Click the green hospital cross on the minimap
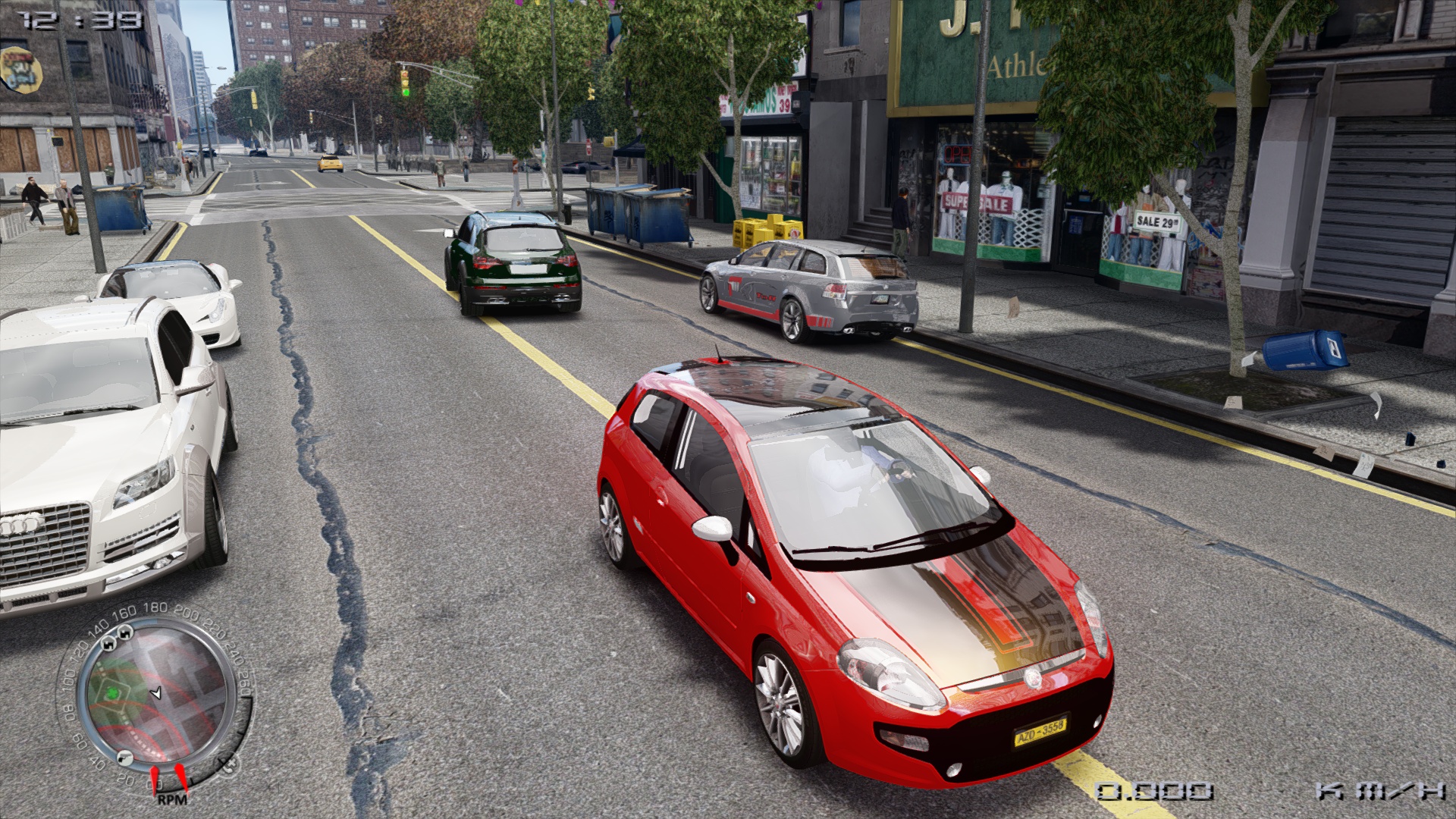The width and height of the screenshot is (1456, 819). coord(113,694)
